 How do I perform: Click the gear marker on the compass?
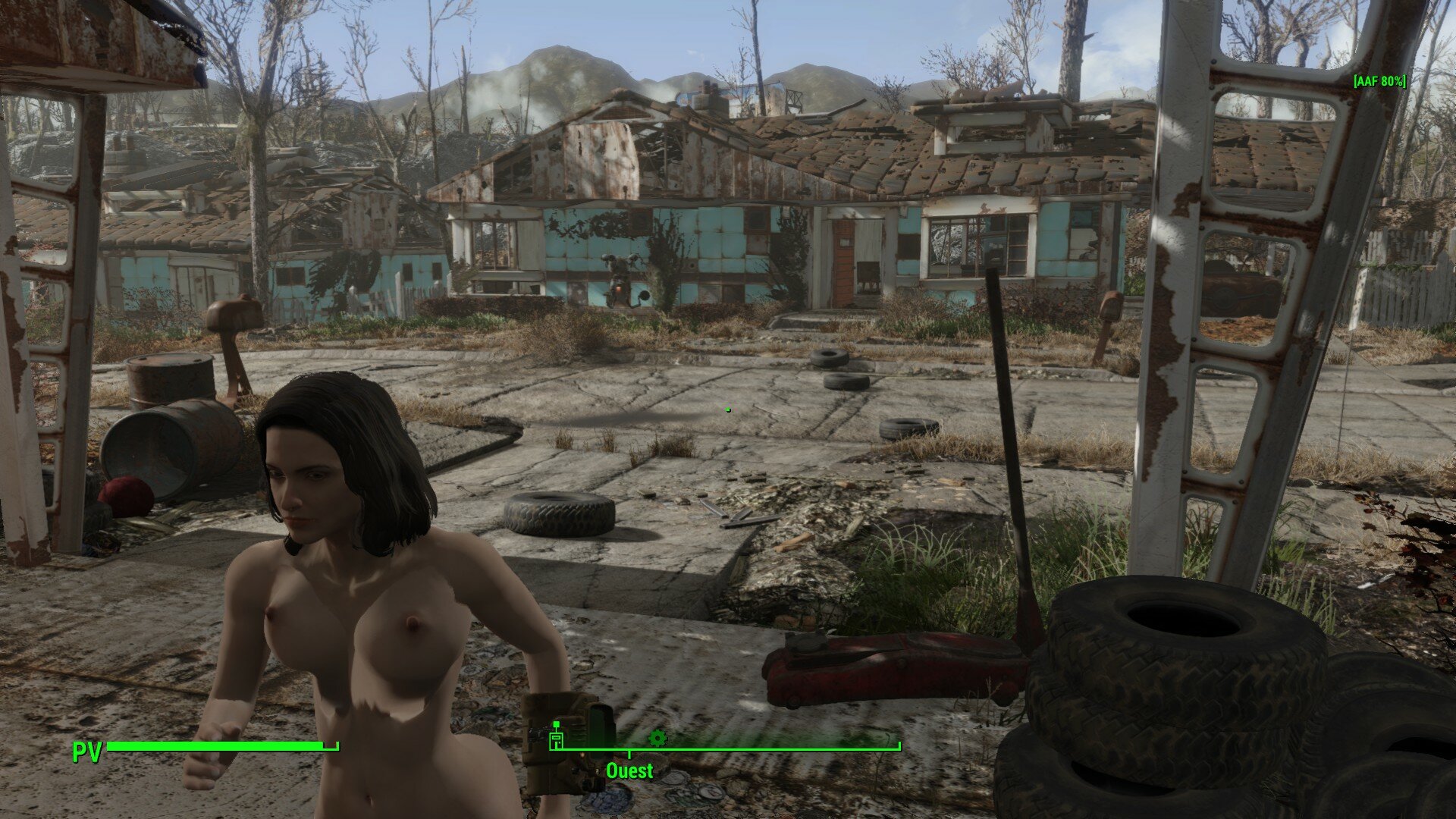[657, 737]
